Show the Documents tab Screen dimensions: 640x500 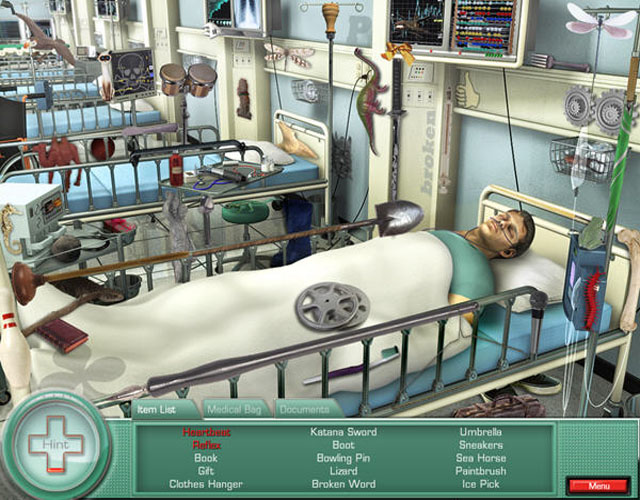pyautogui.click(x=305, y=409)
